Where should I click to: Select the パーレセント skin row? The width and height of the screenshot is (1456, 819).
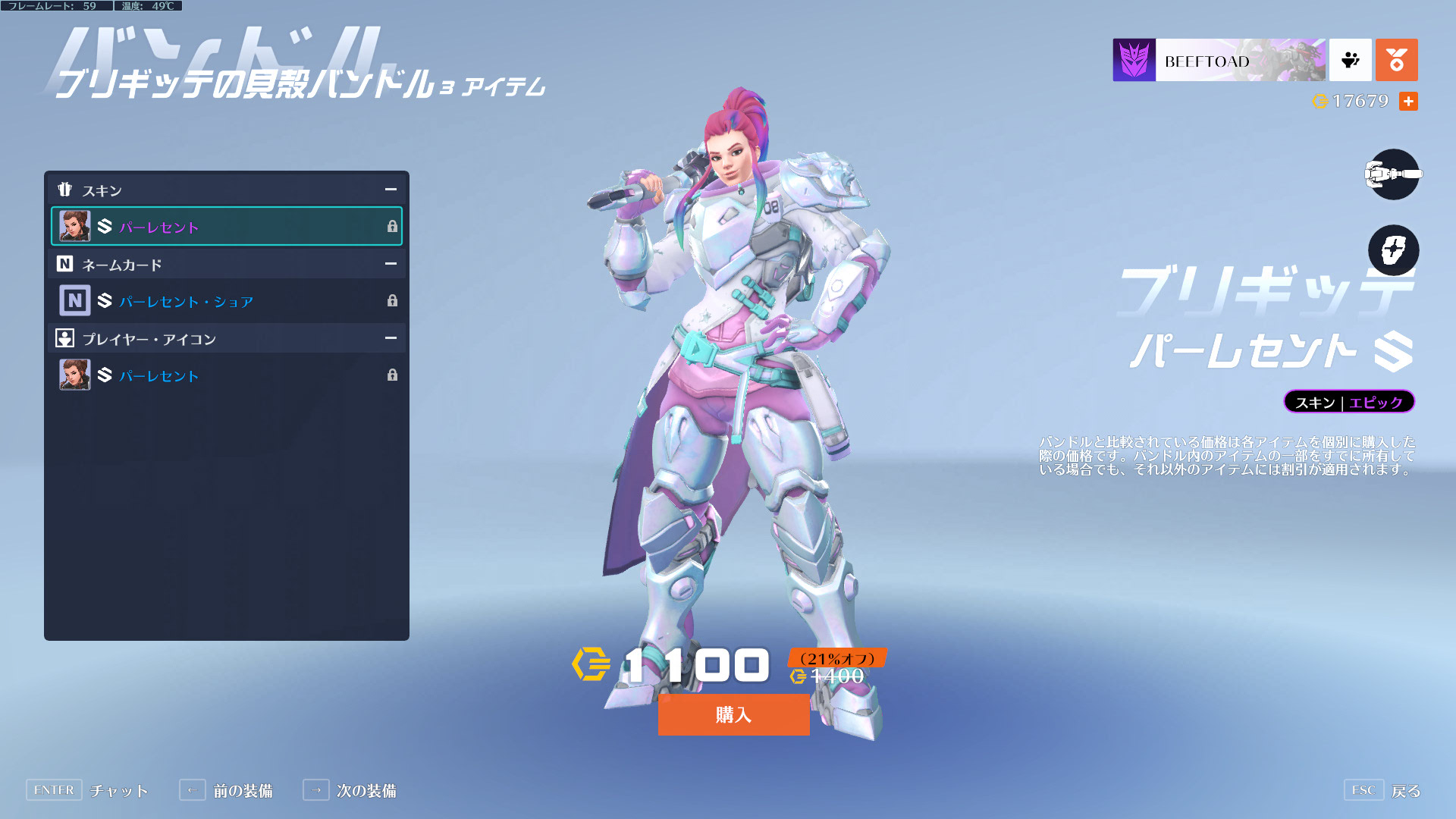tap(226, 226)
